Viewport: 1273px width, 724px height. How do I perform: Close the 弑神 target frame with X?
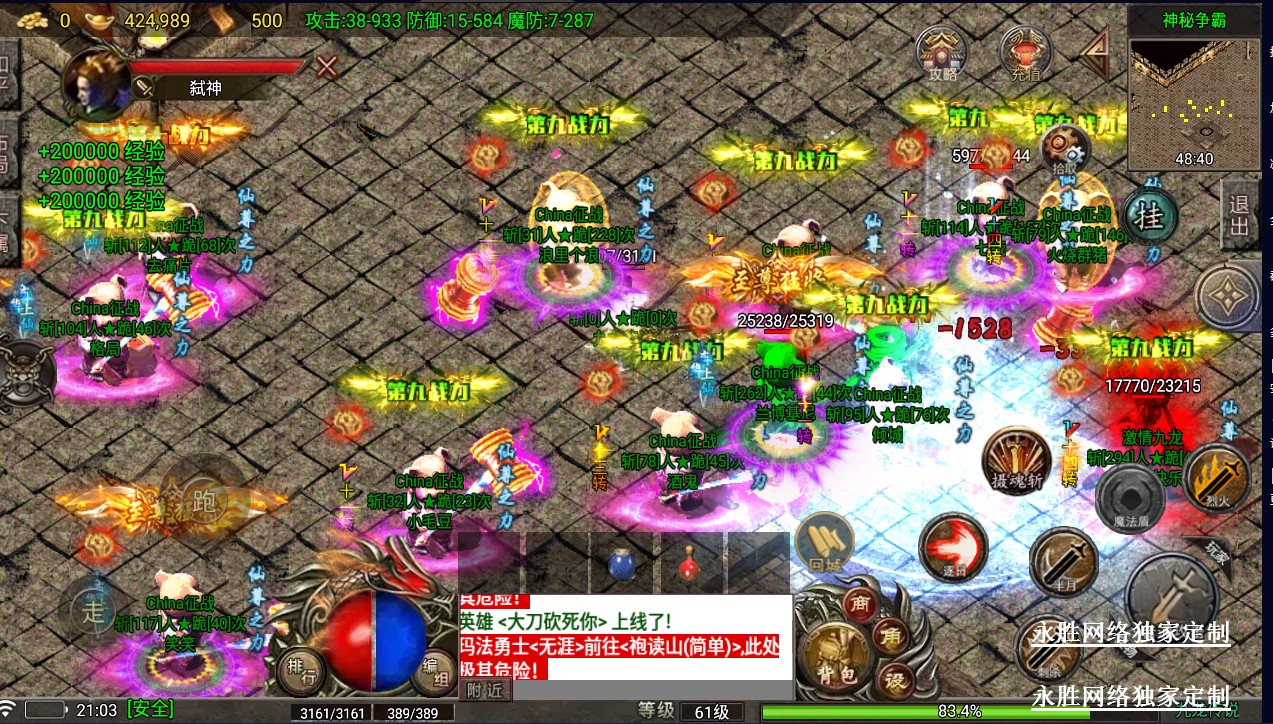coord(326,67)
